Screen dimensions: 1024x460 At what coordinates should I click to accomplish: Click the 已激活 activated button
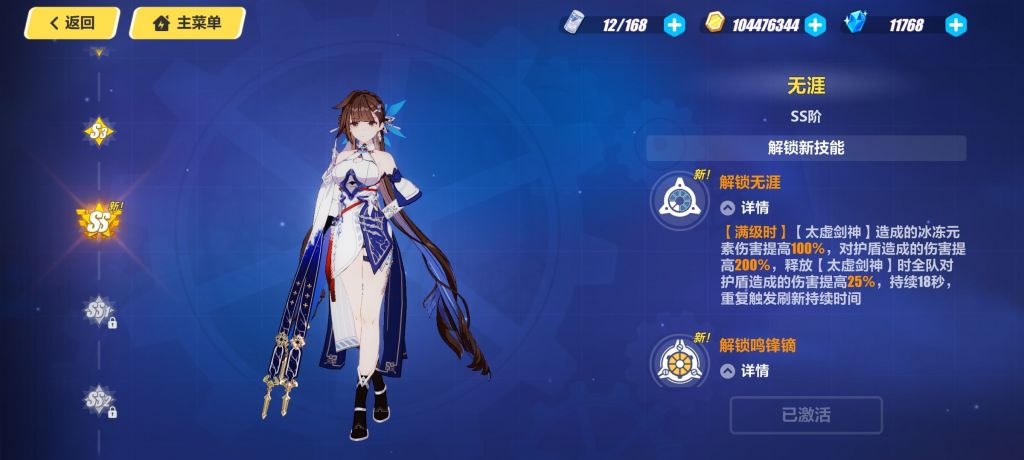point(806,415)
